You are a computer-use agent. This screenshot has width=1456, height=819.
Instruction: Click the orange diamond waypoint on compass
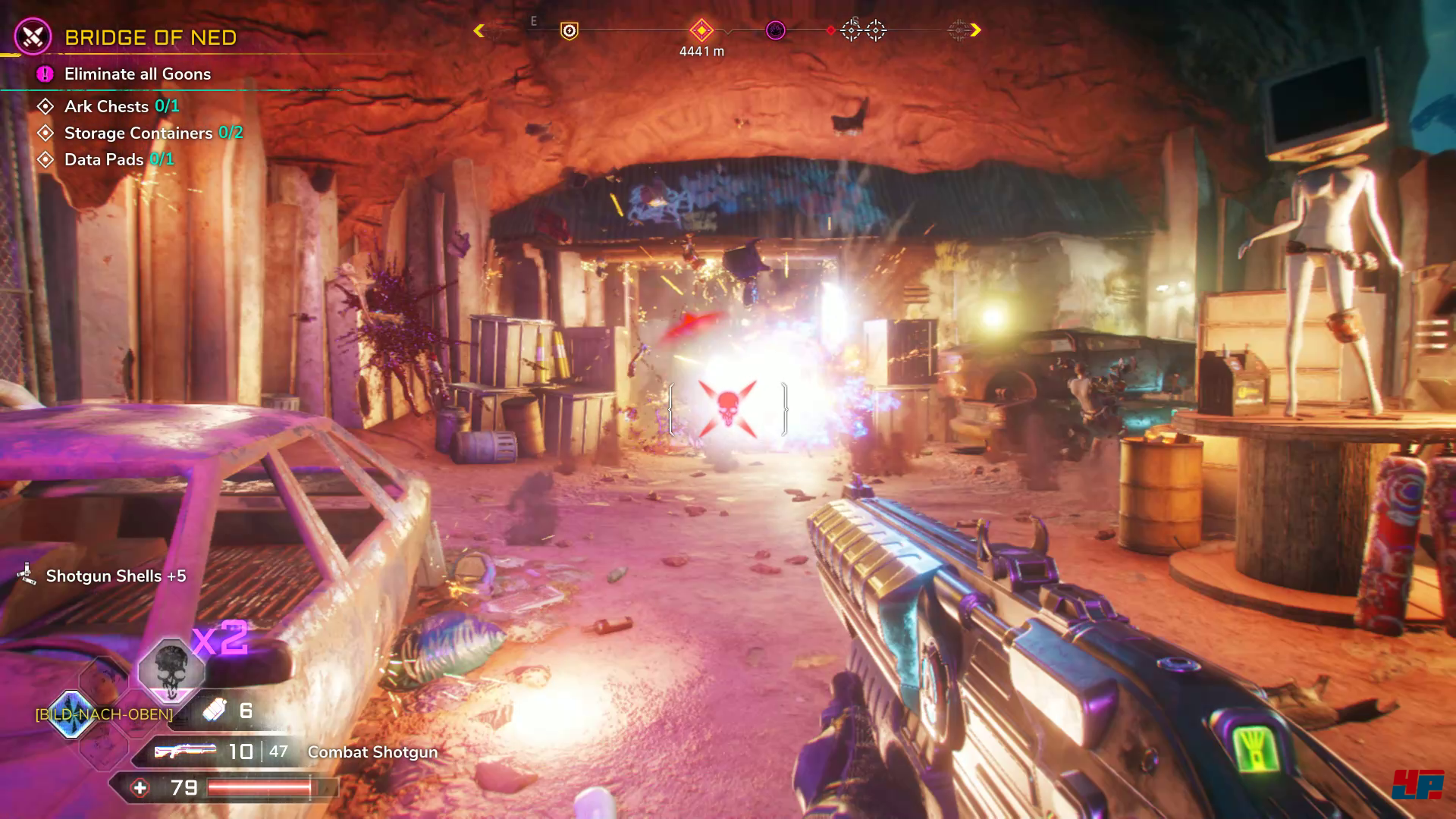click(x=701, y=30)
